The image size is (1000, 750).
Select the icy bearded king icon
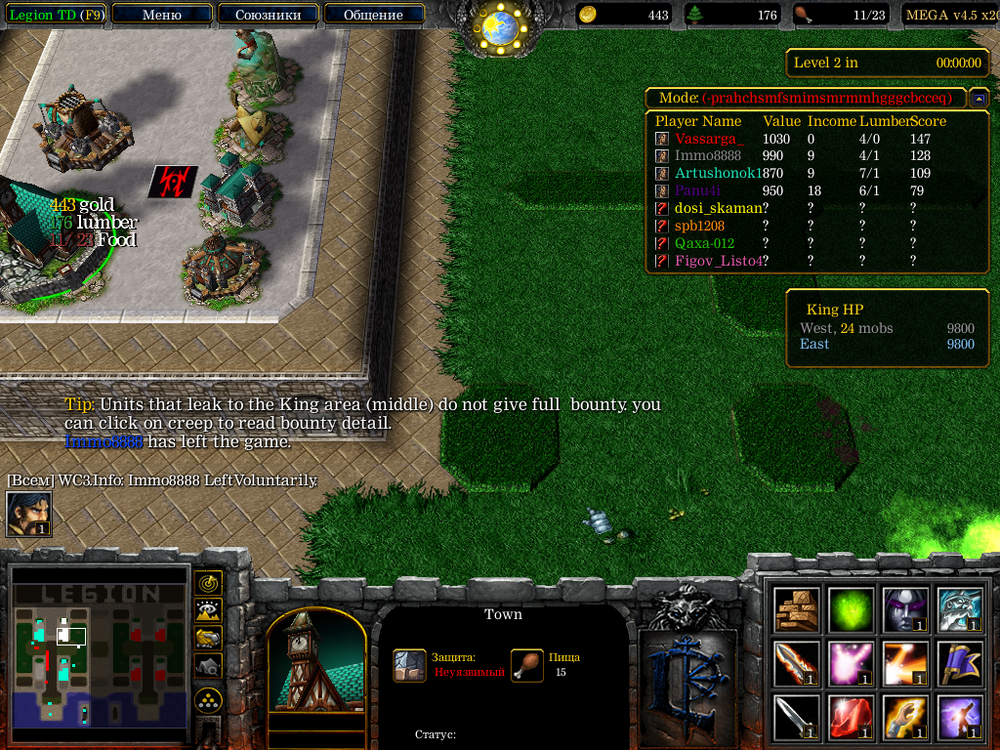[959, 610]
